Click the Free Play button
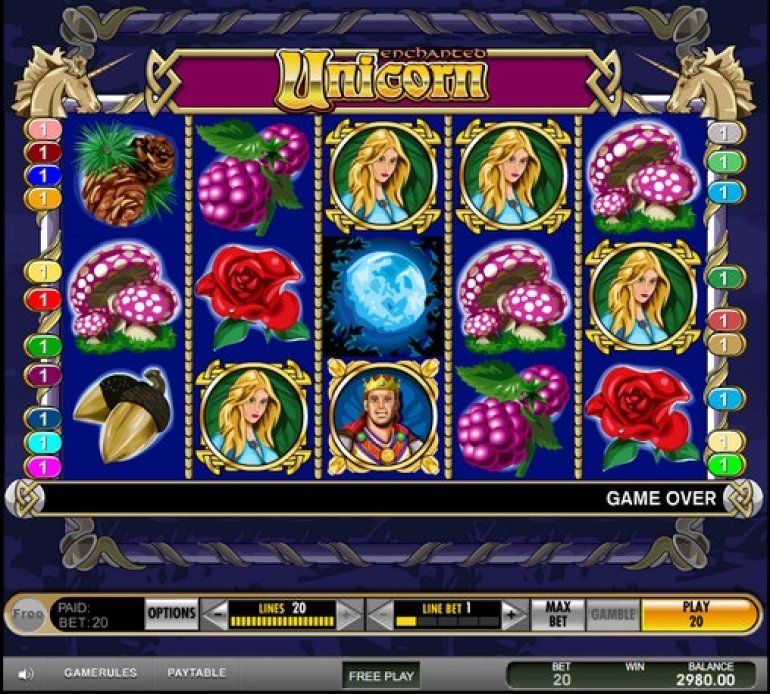This screenshot has height=694, width=770. [x=380, y=676]
